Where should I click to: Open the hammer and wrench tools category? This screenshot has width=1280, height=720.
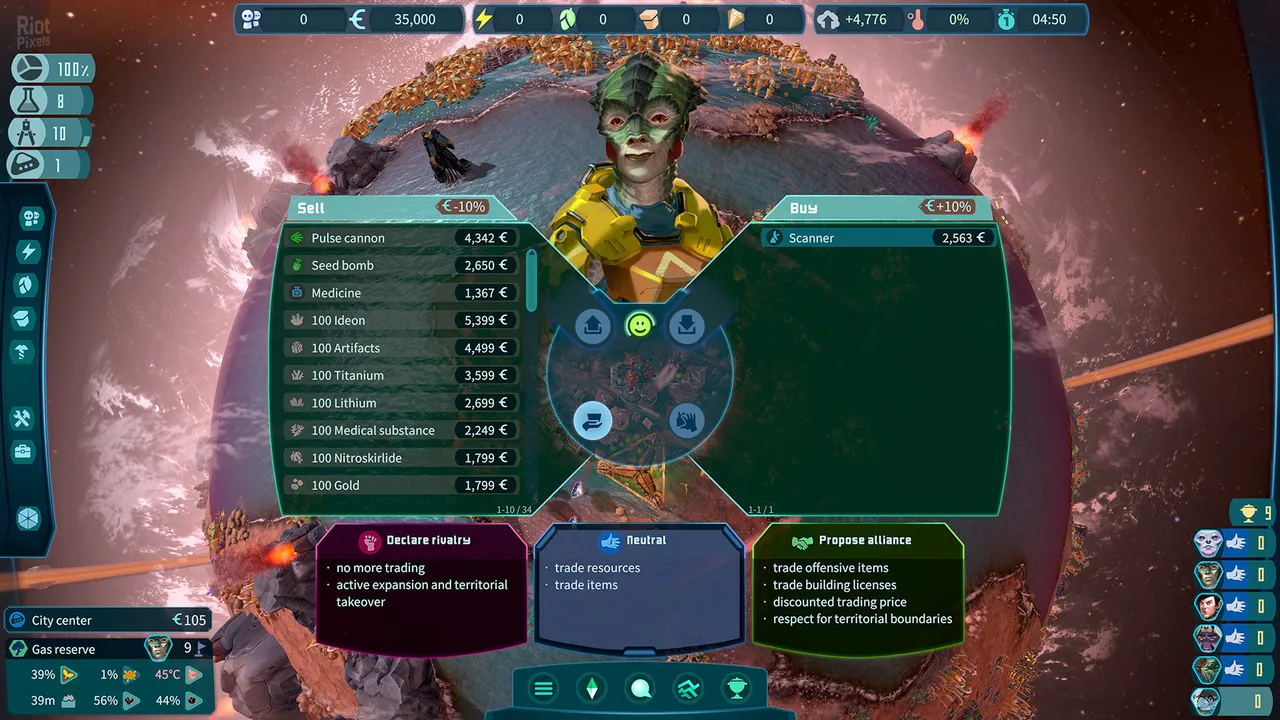(x=25, y=418)
